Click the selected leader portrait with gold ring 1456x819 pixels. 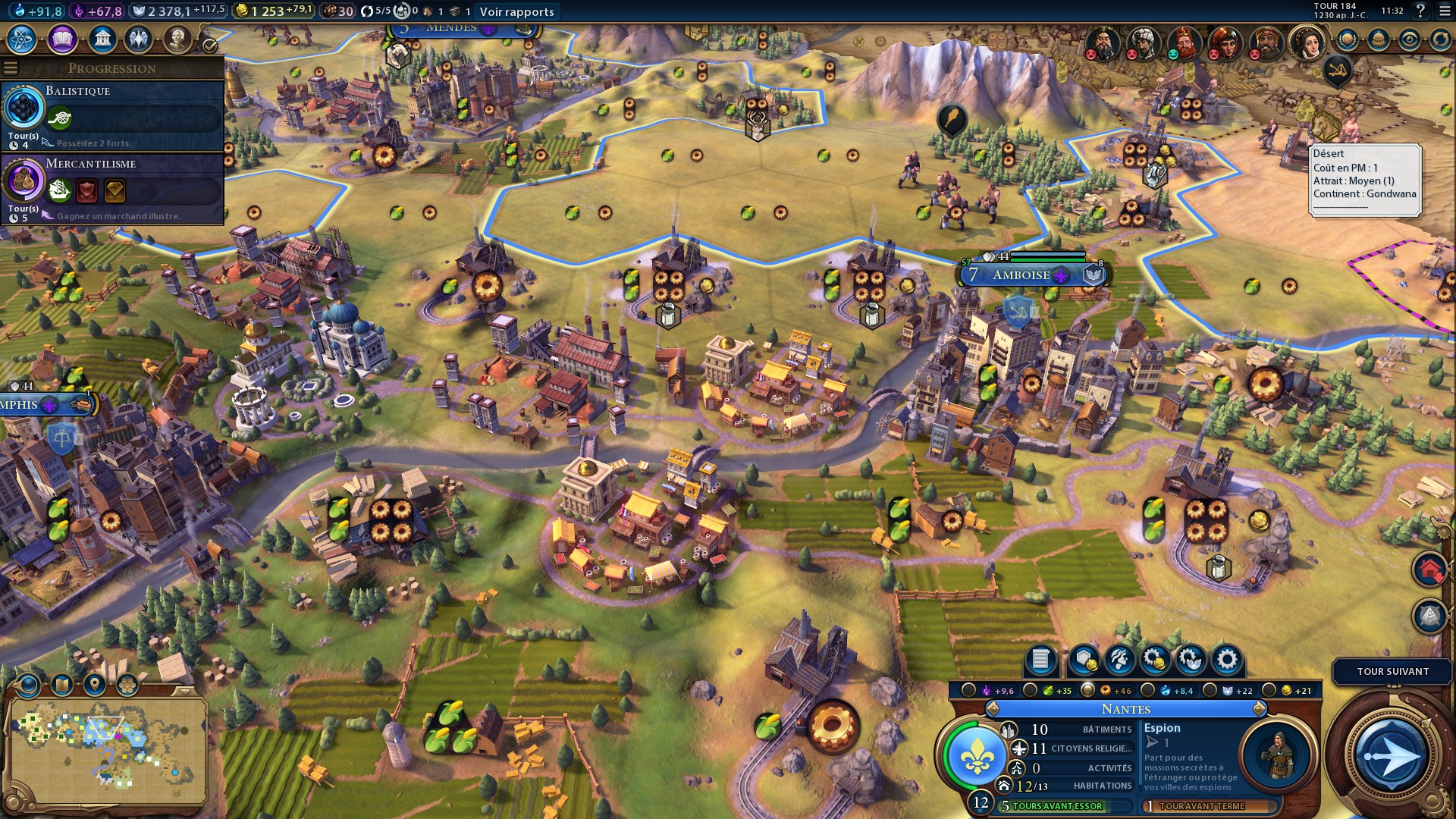[1307, 42]
